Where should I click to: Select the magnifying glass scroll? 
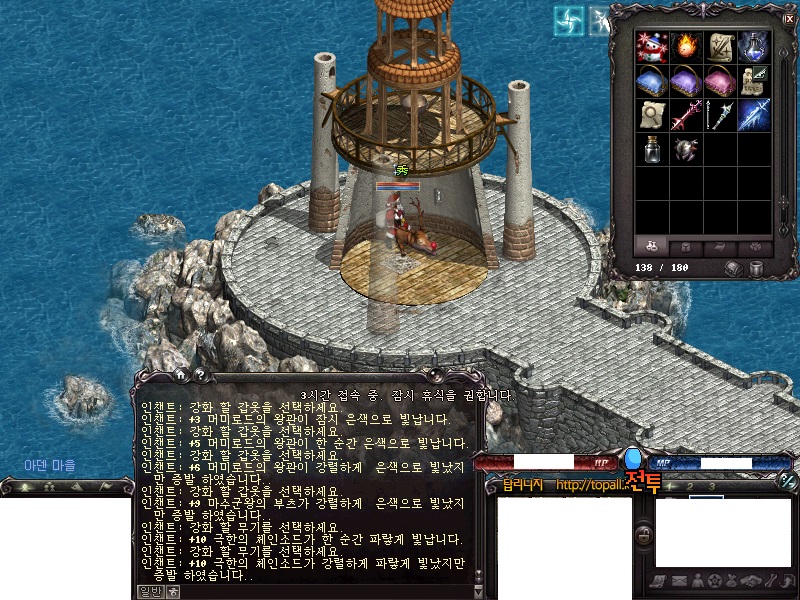click(x=652, y=115)
